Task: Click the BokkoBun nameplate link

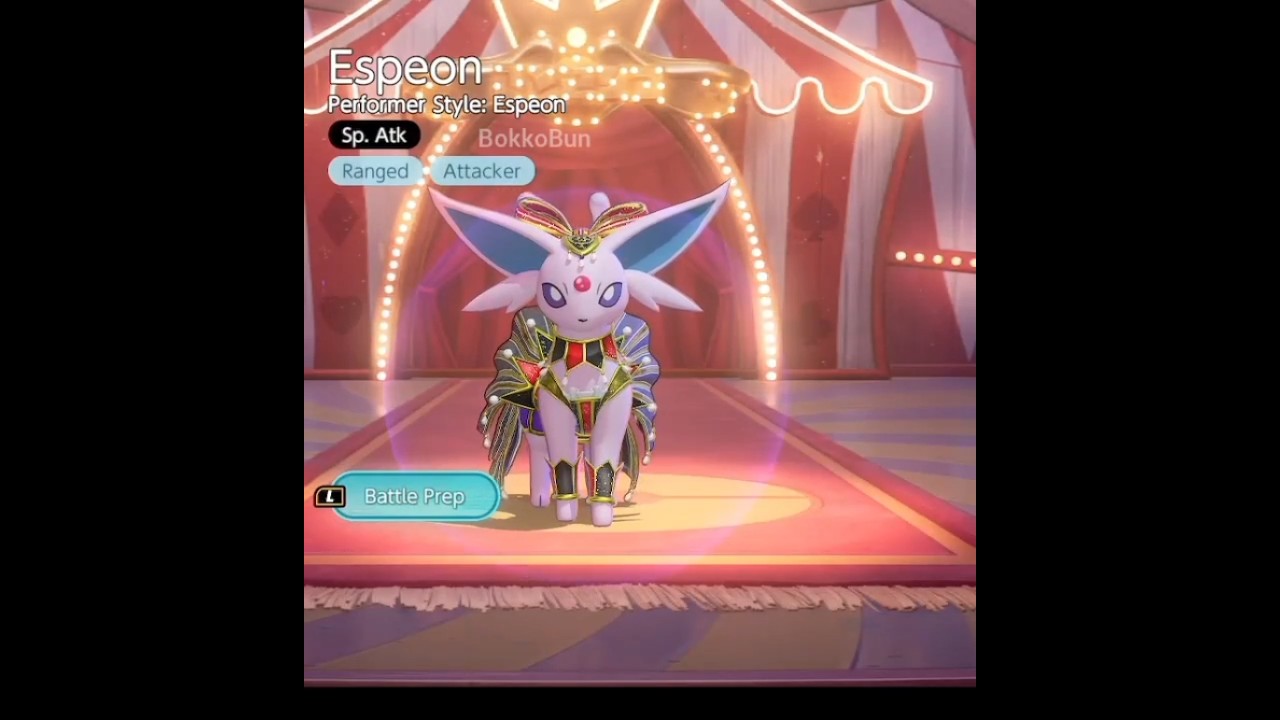Action: [x=533, y=139]
